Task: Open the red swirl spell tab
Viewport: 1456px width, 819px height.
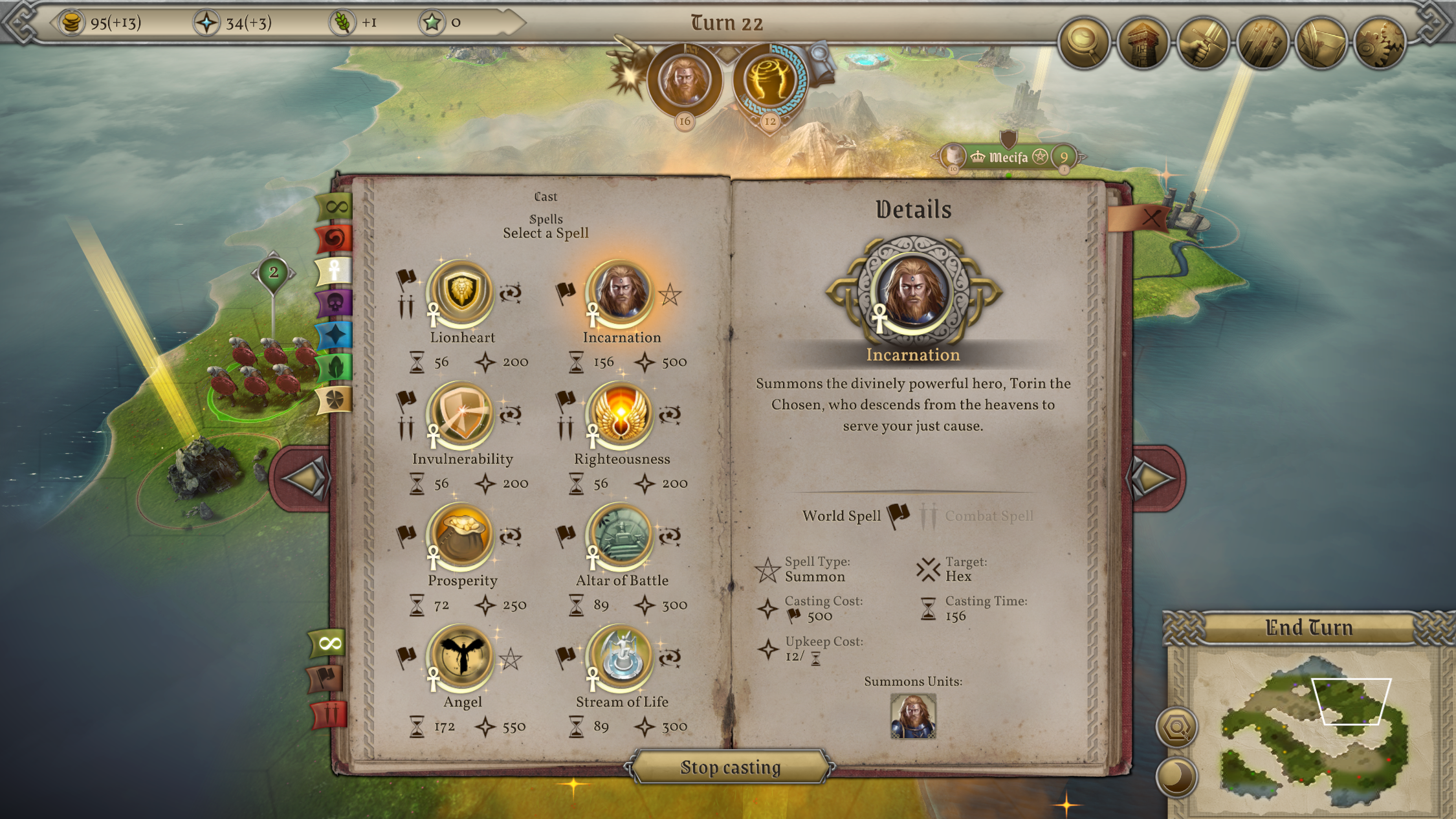Action: (335, 239)
